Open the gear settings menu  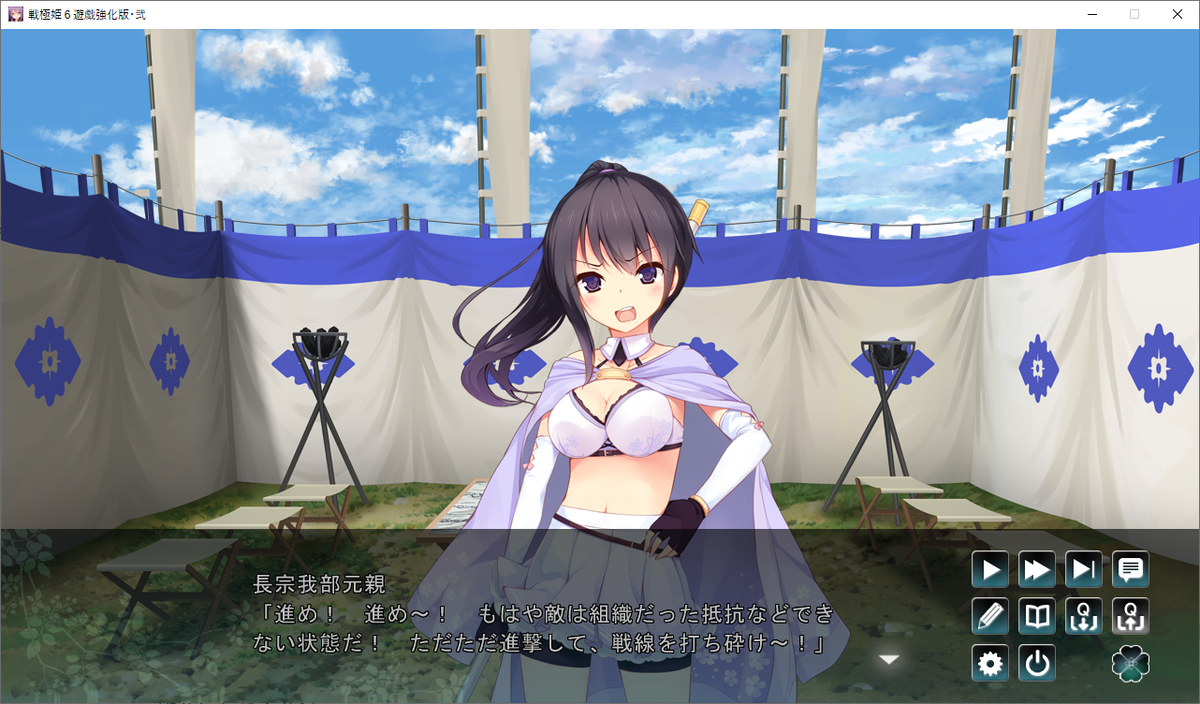tap(990, 663)
